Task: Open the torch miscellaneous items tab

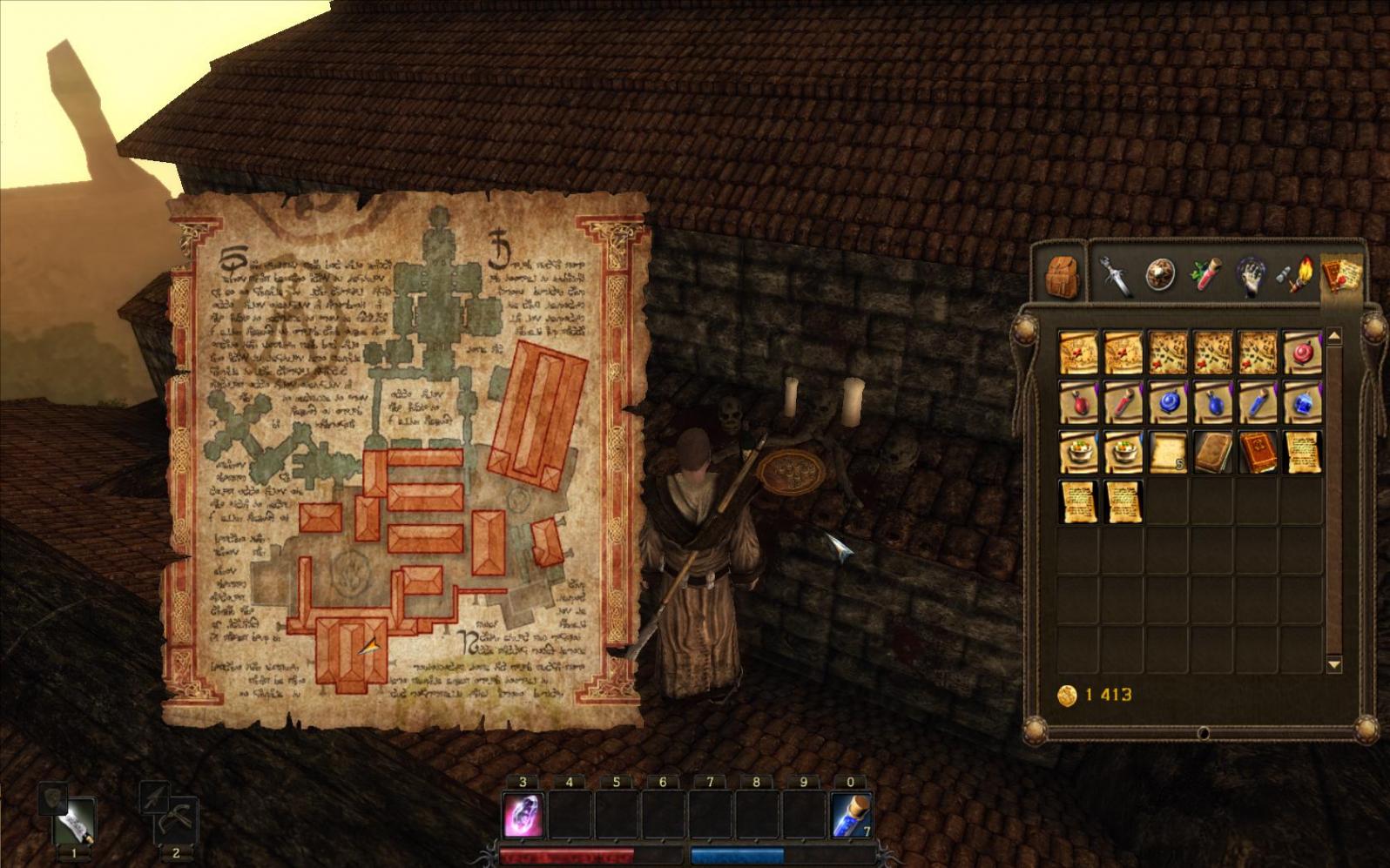Action: (x=1295, y=273)
